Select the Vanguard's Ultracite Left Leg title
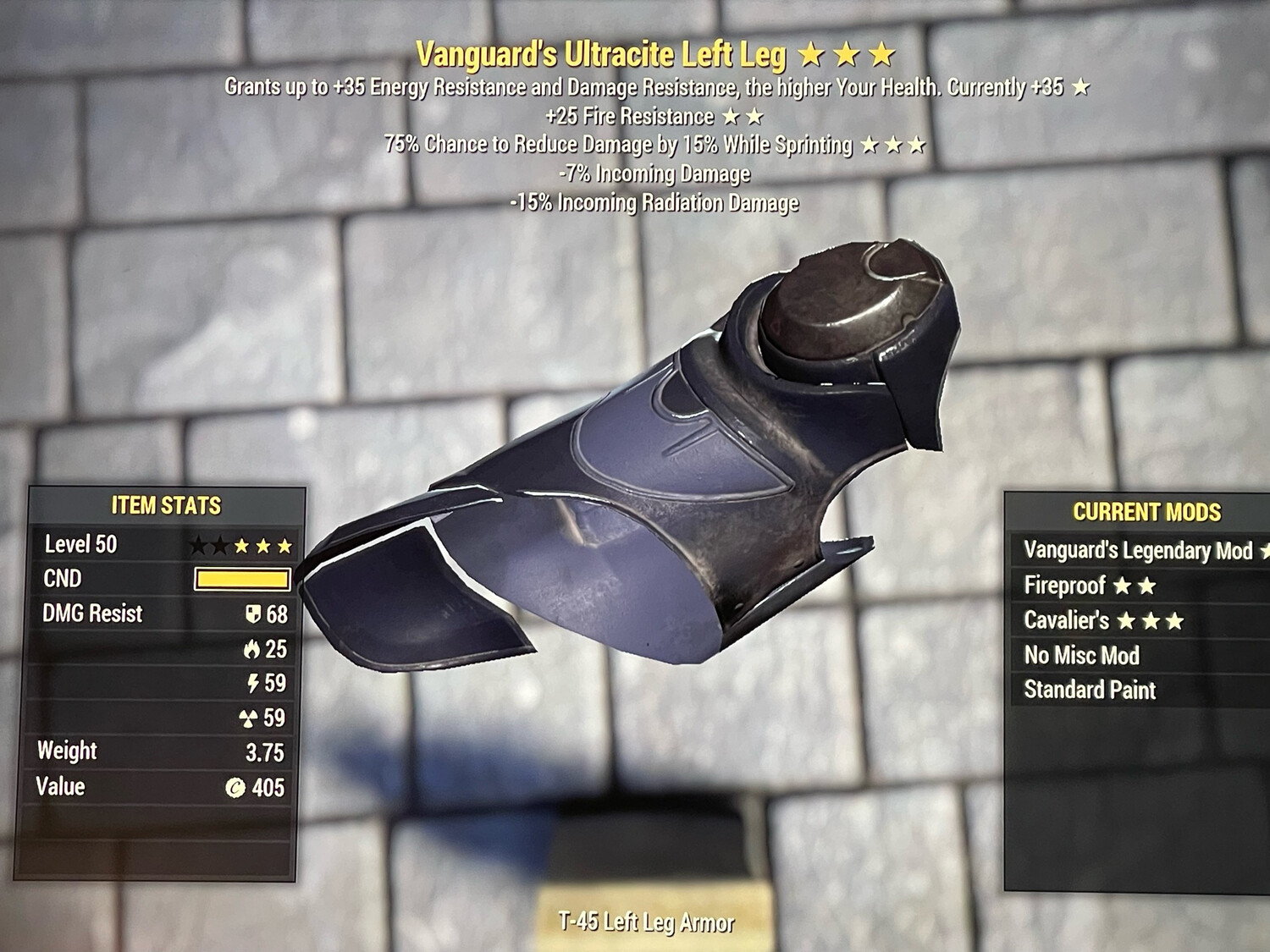This screenshot has height=952, width=1270. (x=604, y=52)
